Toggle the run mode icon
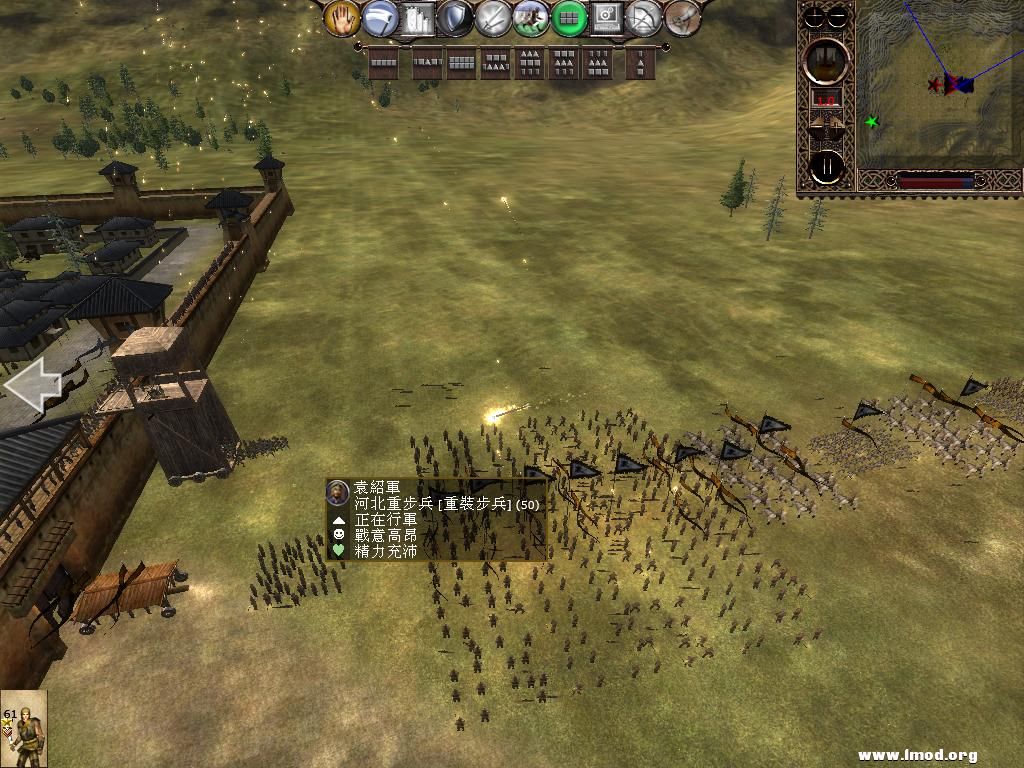 (x=530, y=17)
